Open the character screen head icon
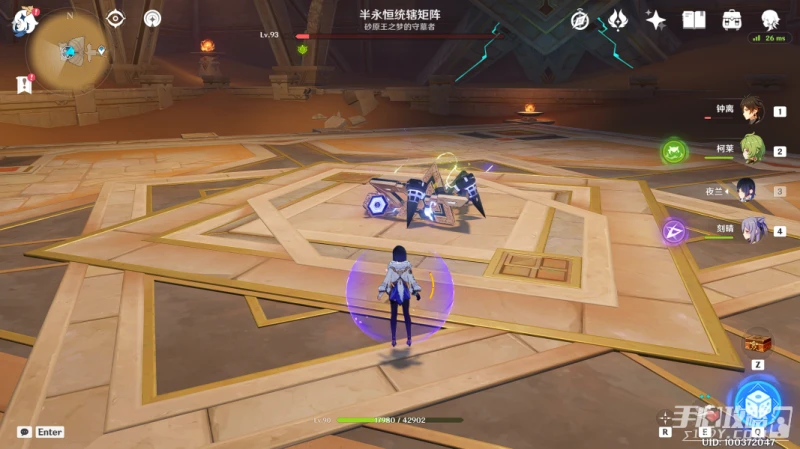The width and height of the screenshot is (800, 449). click(x=770, y=20)
